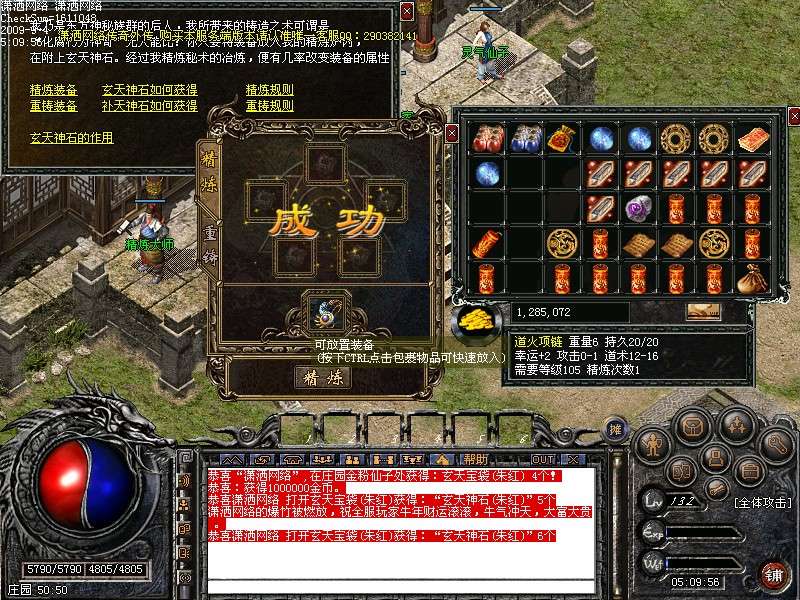
Task: Click the 精炼 refine button
Action: pos(322,377)
